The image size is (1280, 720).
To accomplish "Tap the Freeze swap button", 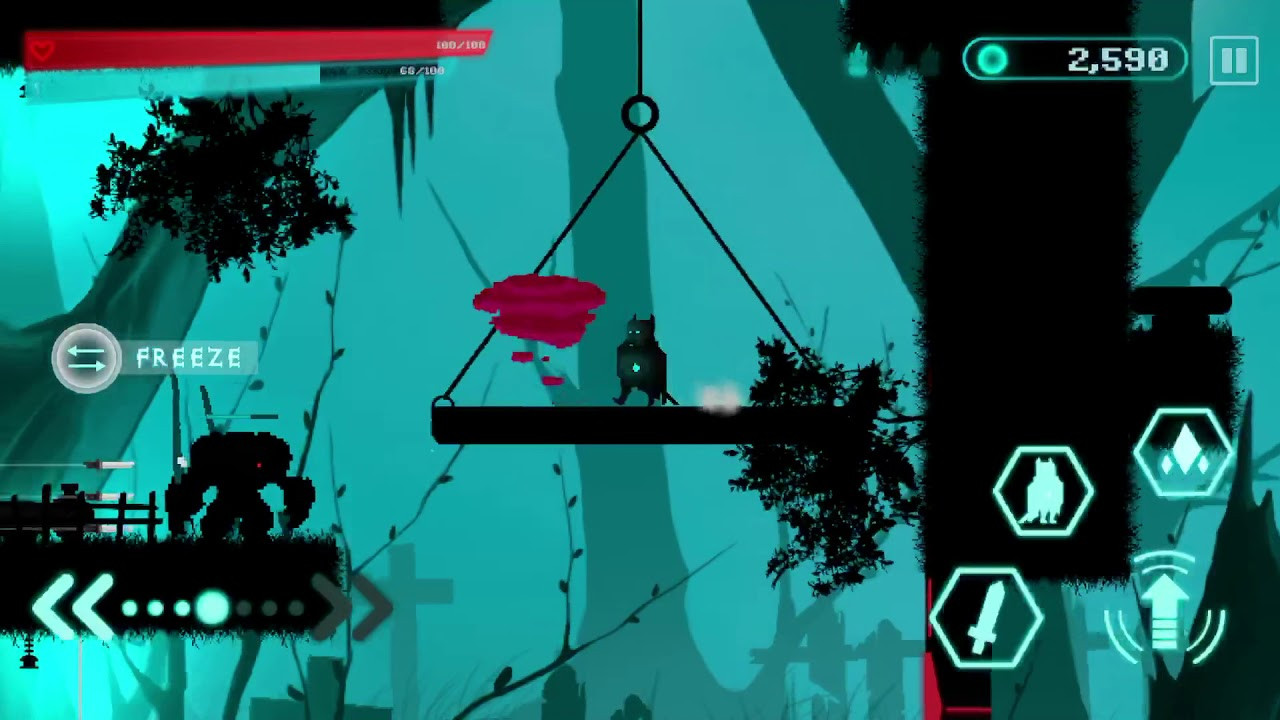I will click(87, 358).
